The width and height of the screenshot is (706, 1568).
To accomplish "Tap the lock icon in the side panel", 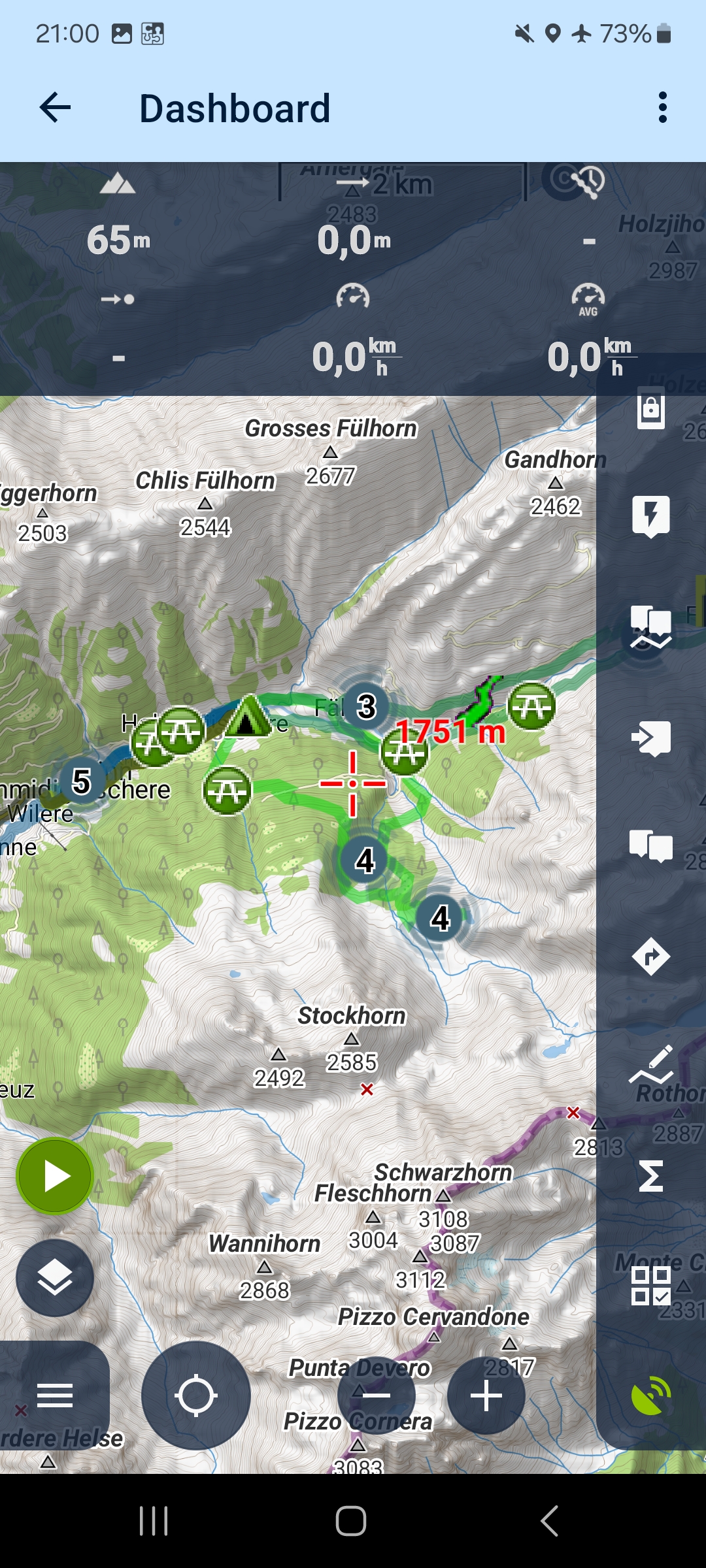I will click(650, 410).
